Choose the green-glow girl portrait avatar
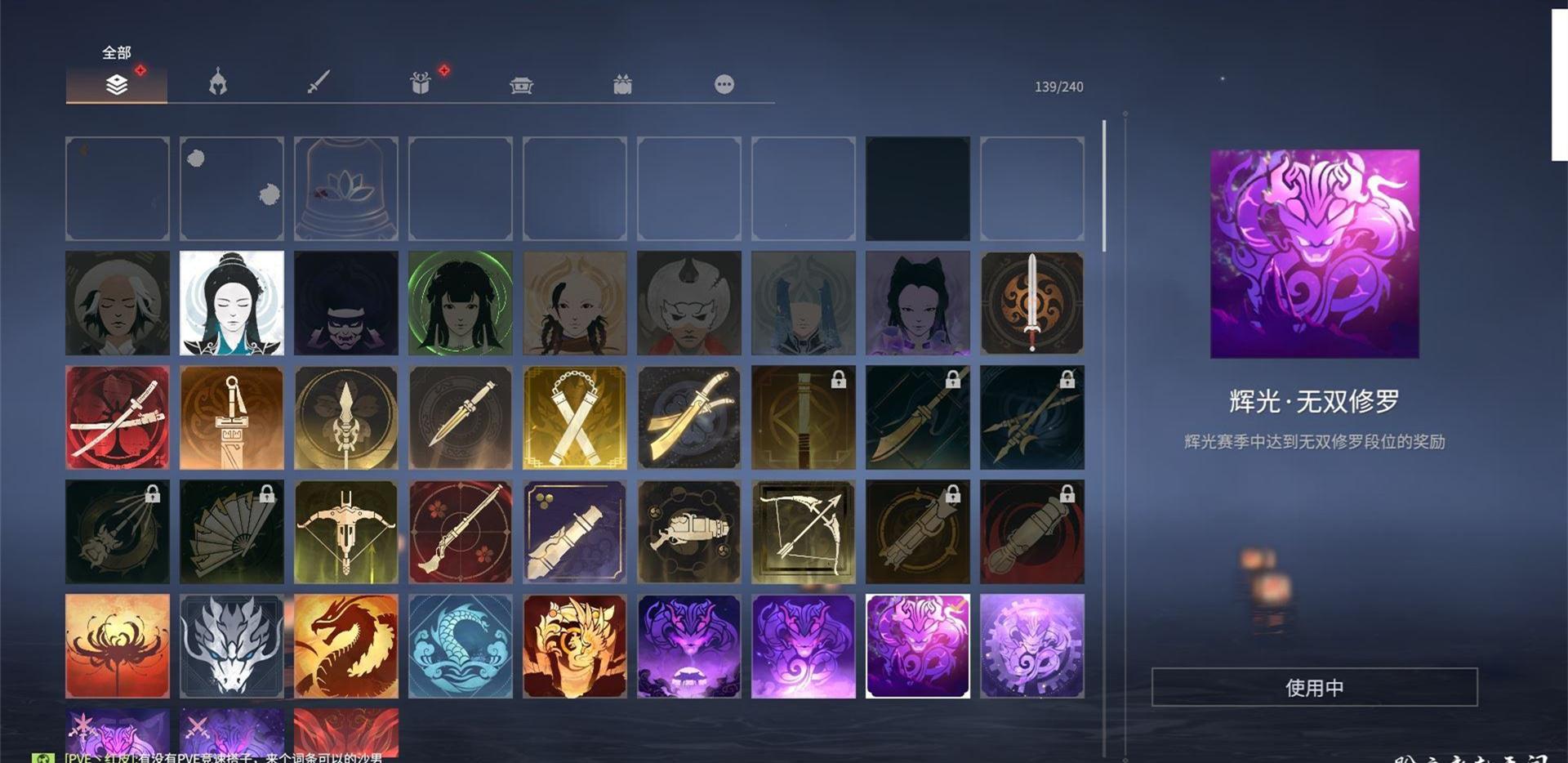Image resolution: width=1568 pixels, height=763 pixels. [461, 303]
